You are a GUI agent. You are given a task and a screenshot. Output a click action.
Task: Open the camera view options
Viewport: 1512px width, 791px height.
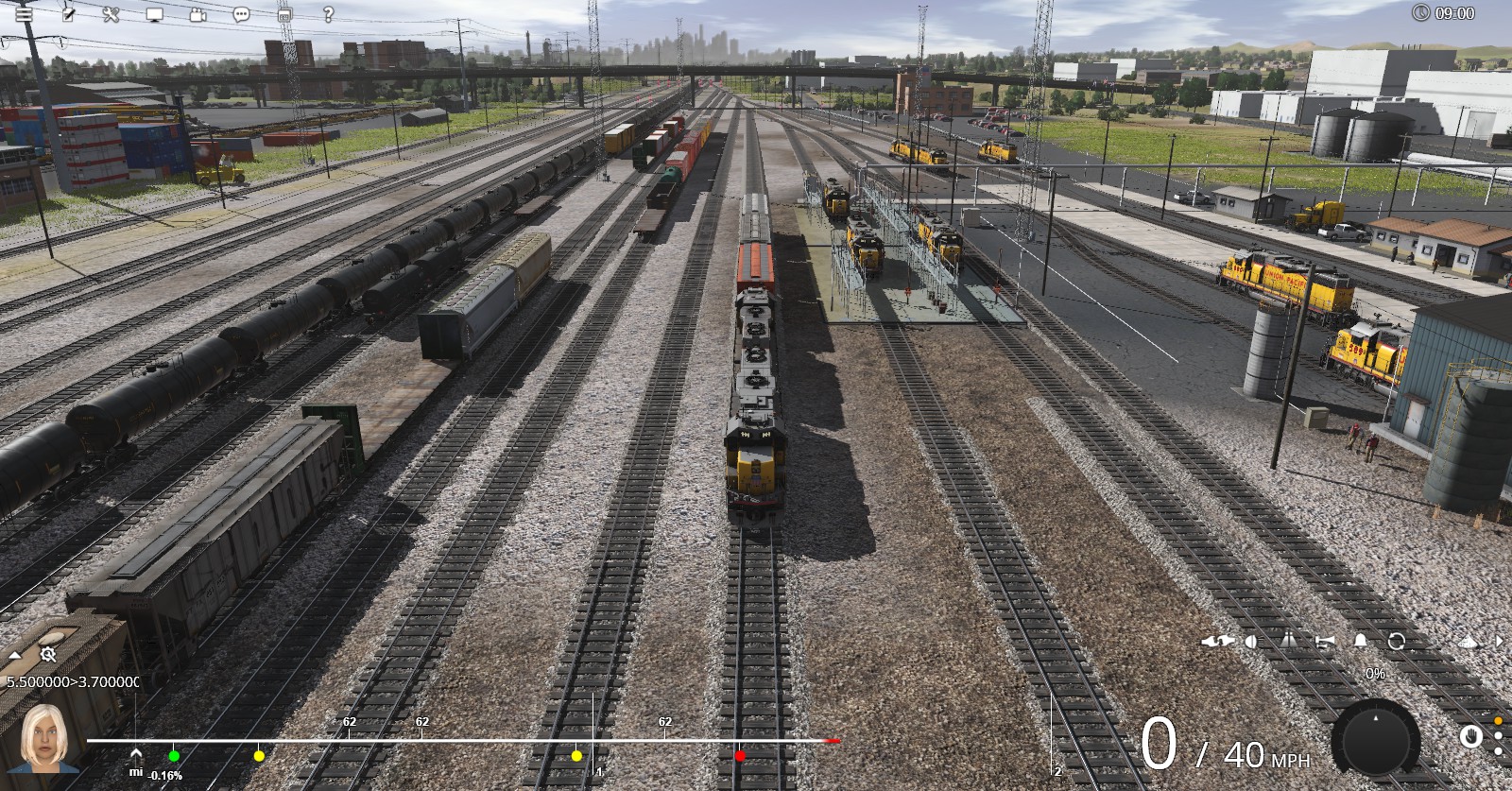pos(198,14)
